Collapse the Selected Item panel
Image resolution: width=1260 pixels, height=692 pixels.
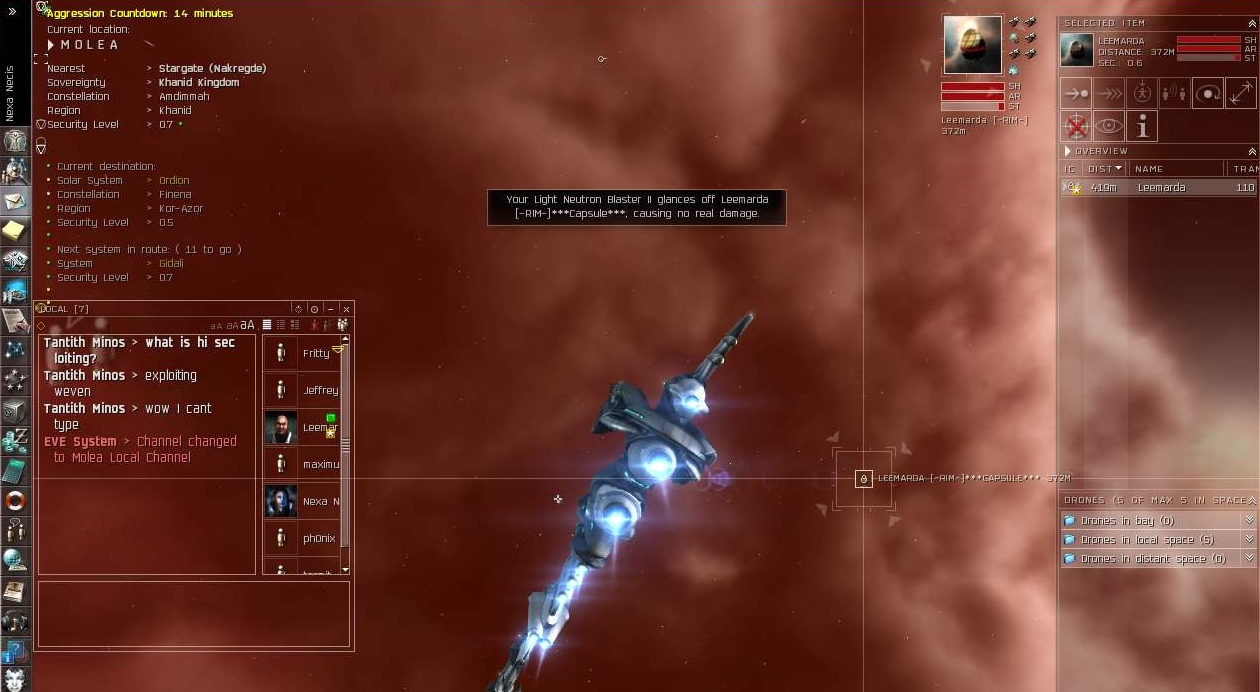tap(1252, 23)
